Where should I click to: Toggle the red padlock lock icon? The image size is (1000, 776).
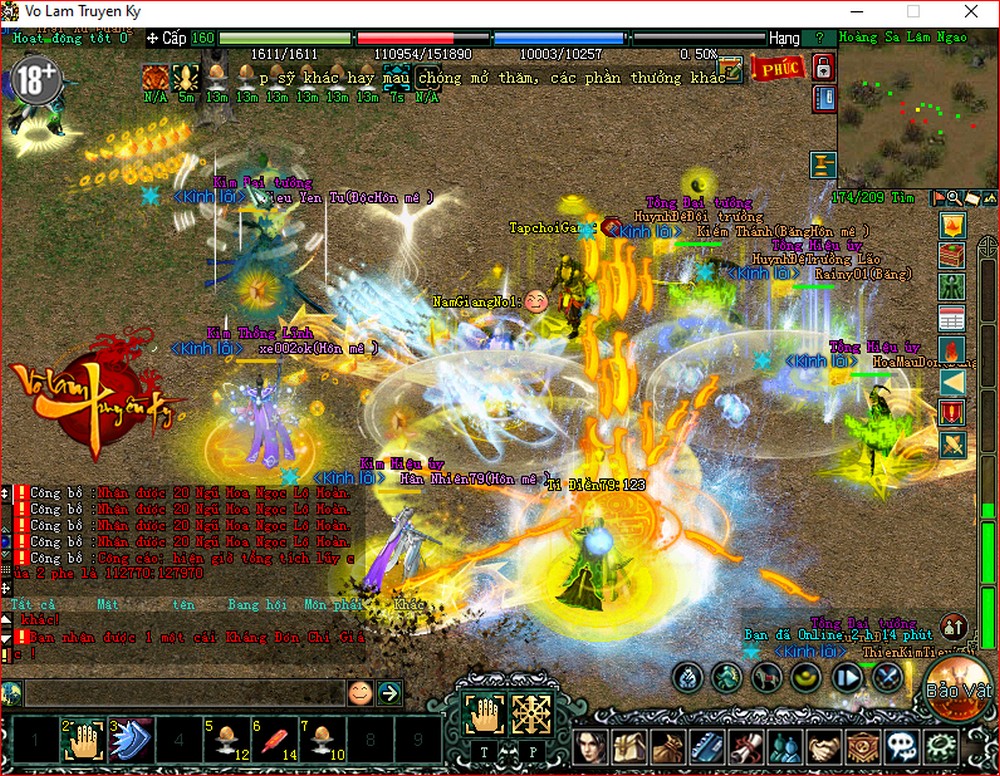(x=823, y=68)
